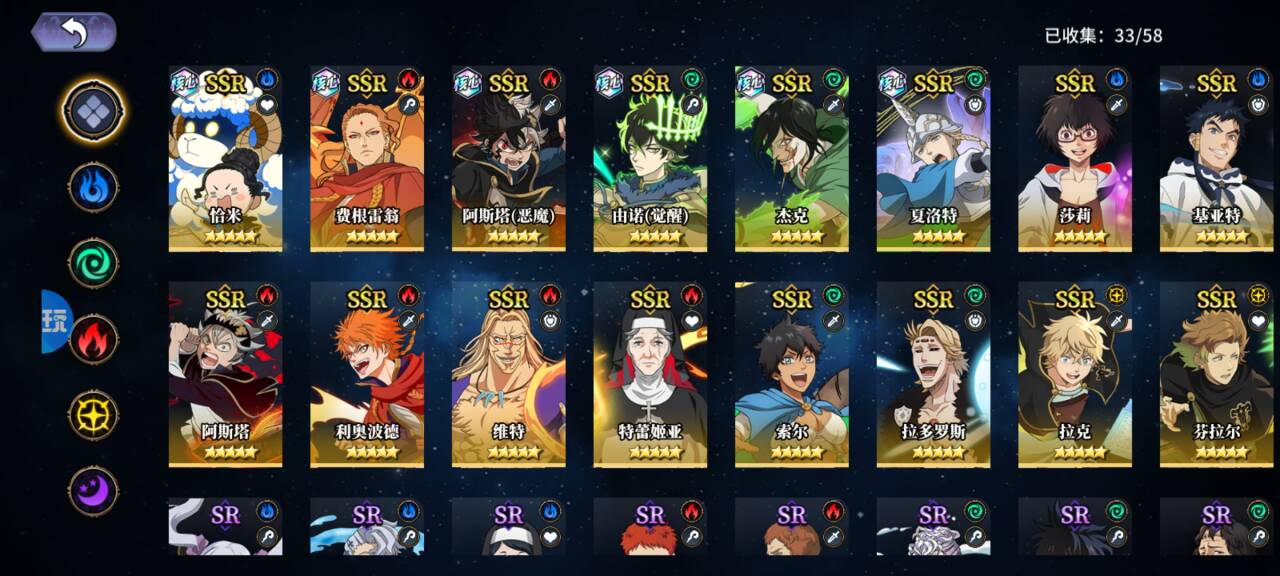Go back with the return arrow button
This screenshot has width=1280, height=576.
pos(75,32)
